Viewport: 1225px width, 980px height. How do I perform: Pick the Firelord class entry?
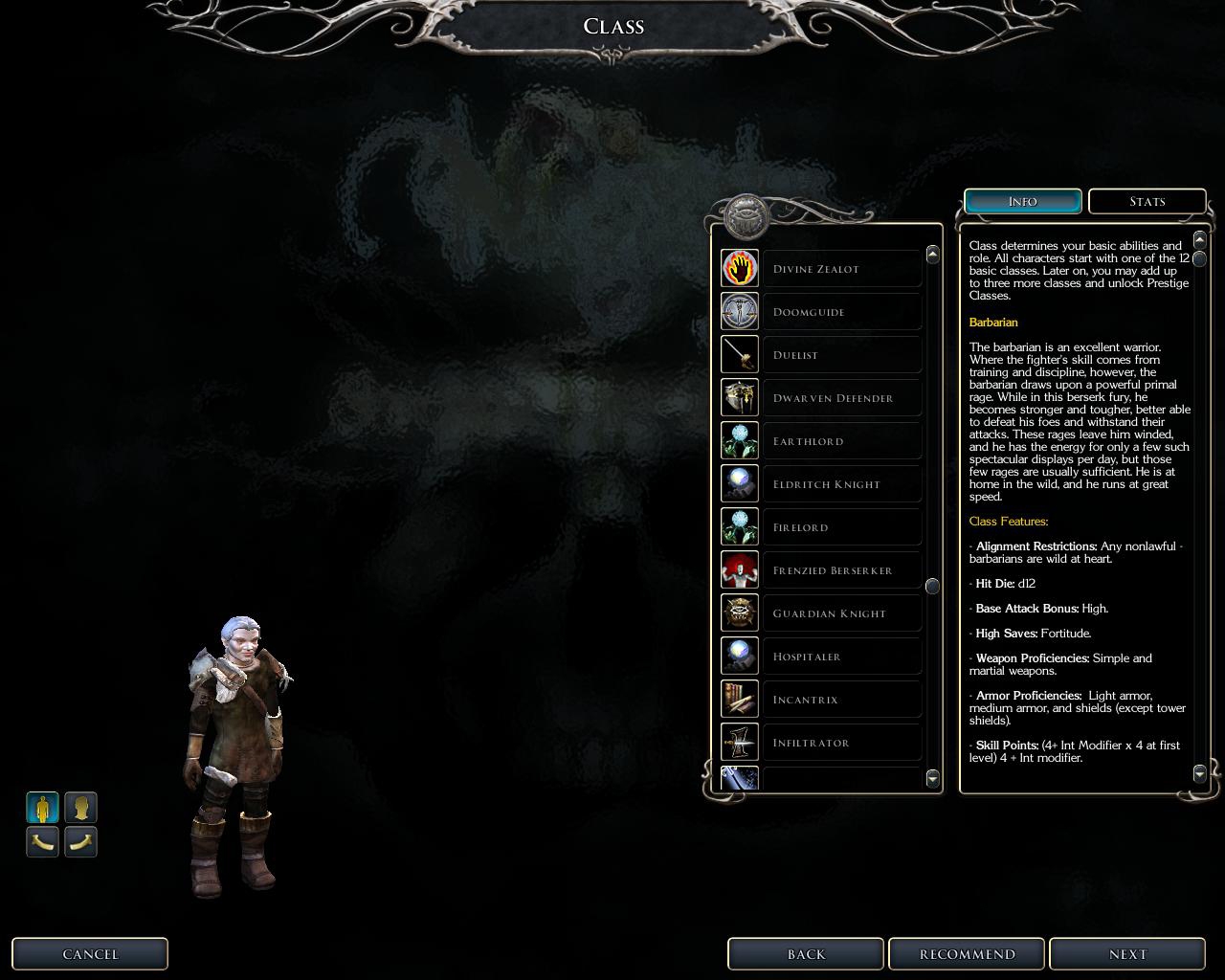point(841,527)
